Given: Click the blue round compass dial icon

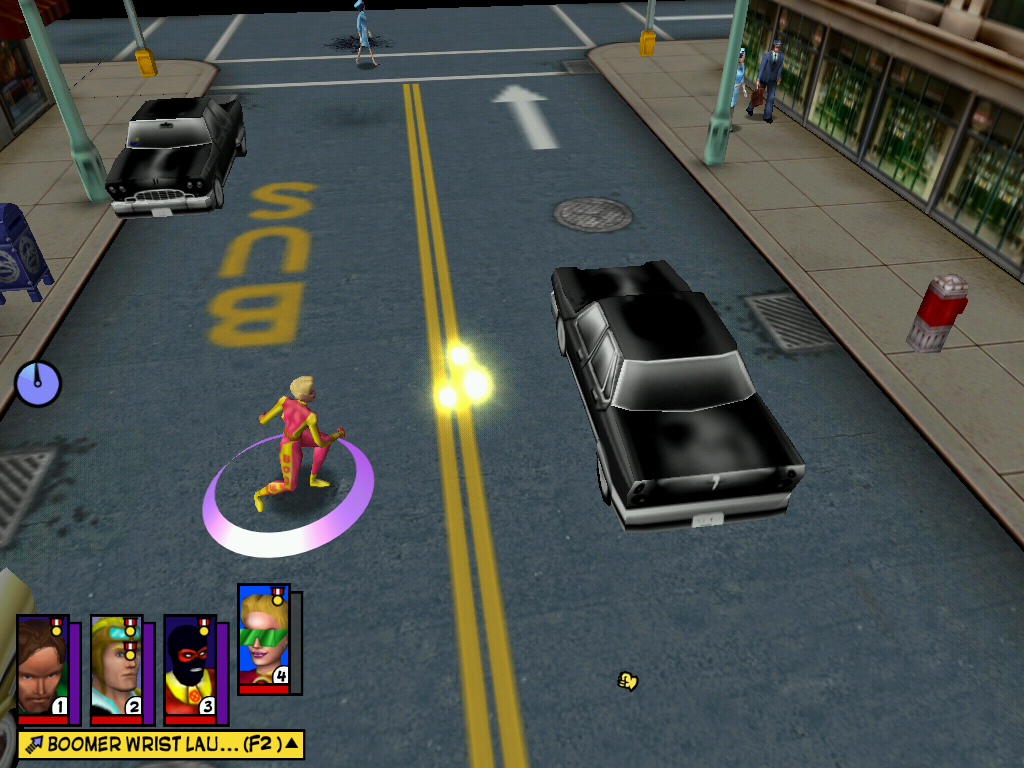Looking at the screenshot, I should click(x=38, y=383).
